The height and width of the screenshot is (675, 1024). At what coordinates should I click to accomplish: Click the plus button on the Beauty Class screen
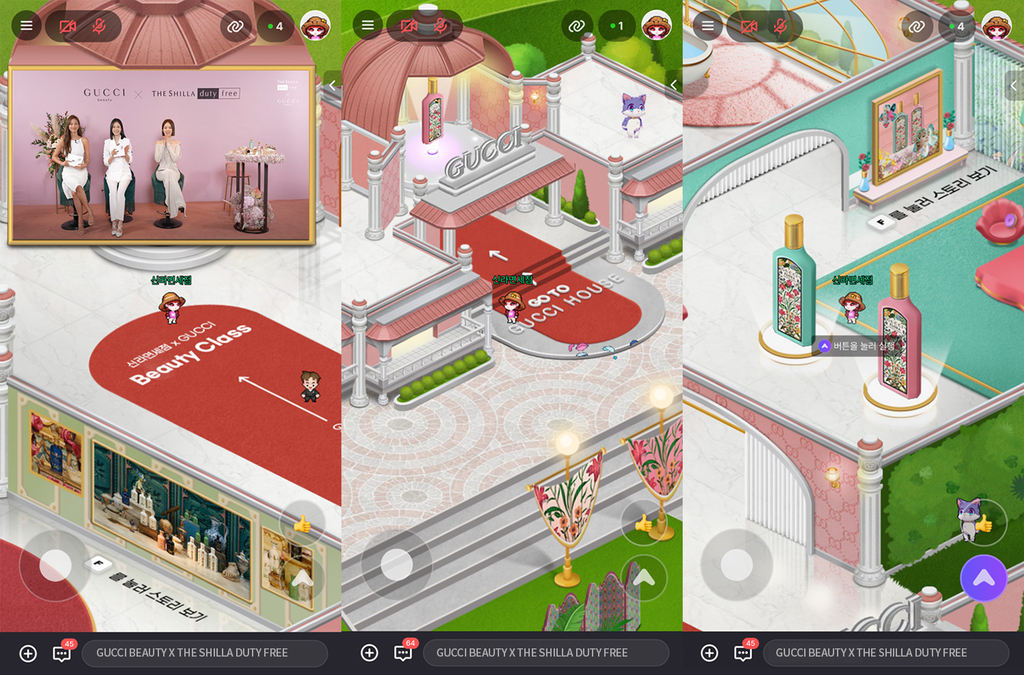[x=28, y=653]
